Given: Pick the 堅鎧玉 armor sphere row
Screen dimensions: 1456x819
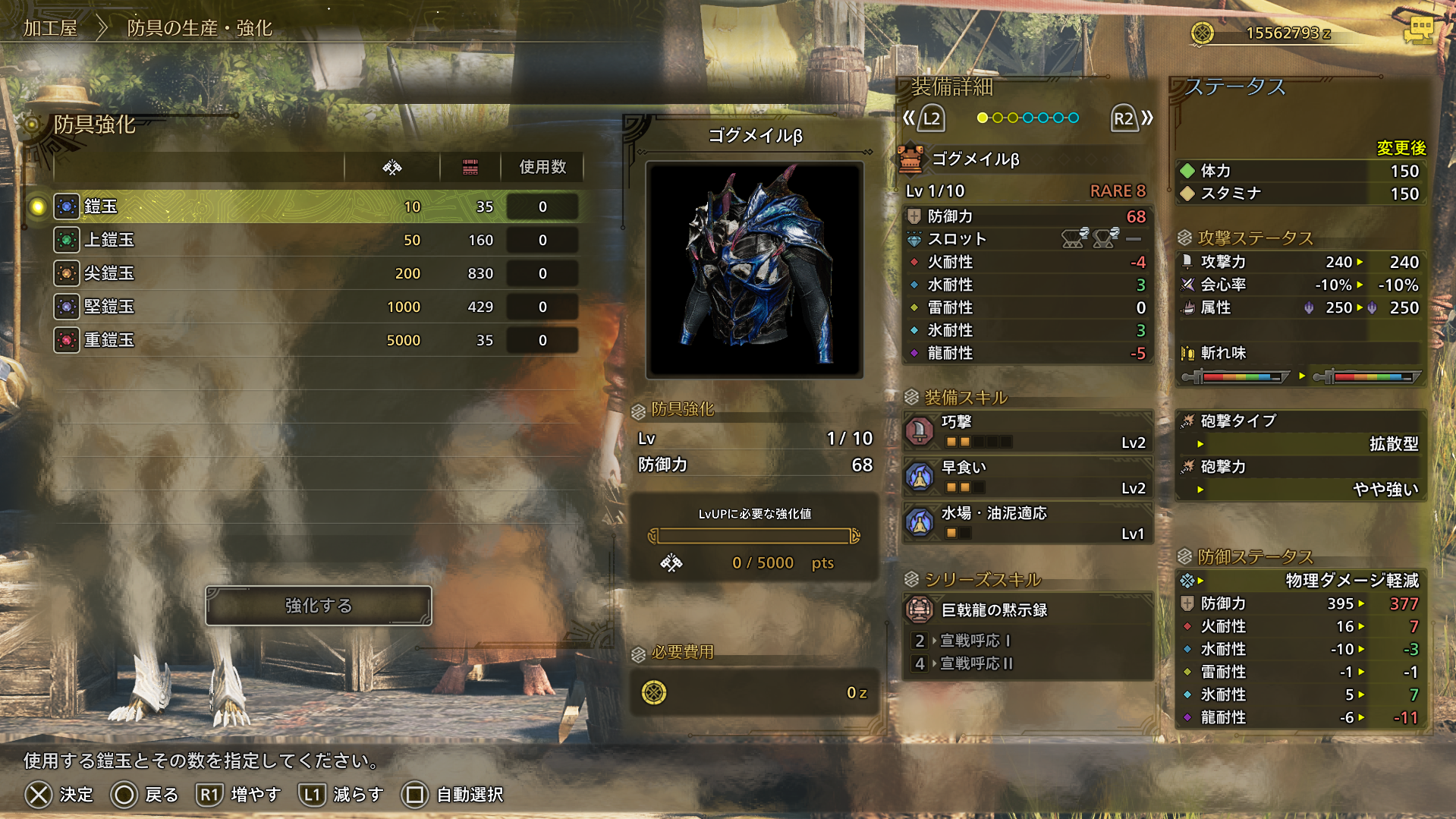Looking at the screenshot, I should (315, 307).
